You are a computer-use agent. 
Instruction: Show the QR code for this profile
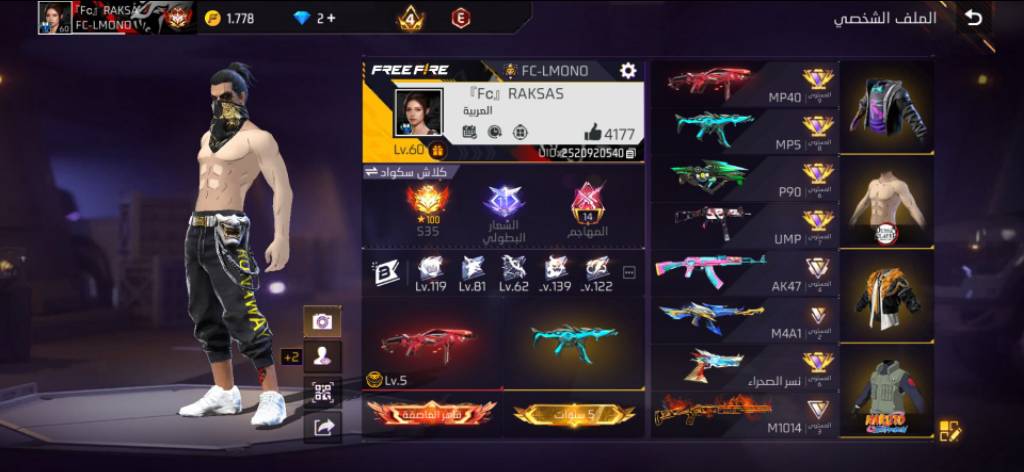323,392
